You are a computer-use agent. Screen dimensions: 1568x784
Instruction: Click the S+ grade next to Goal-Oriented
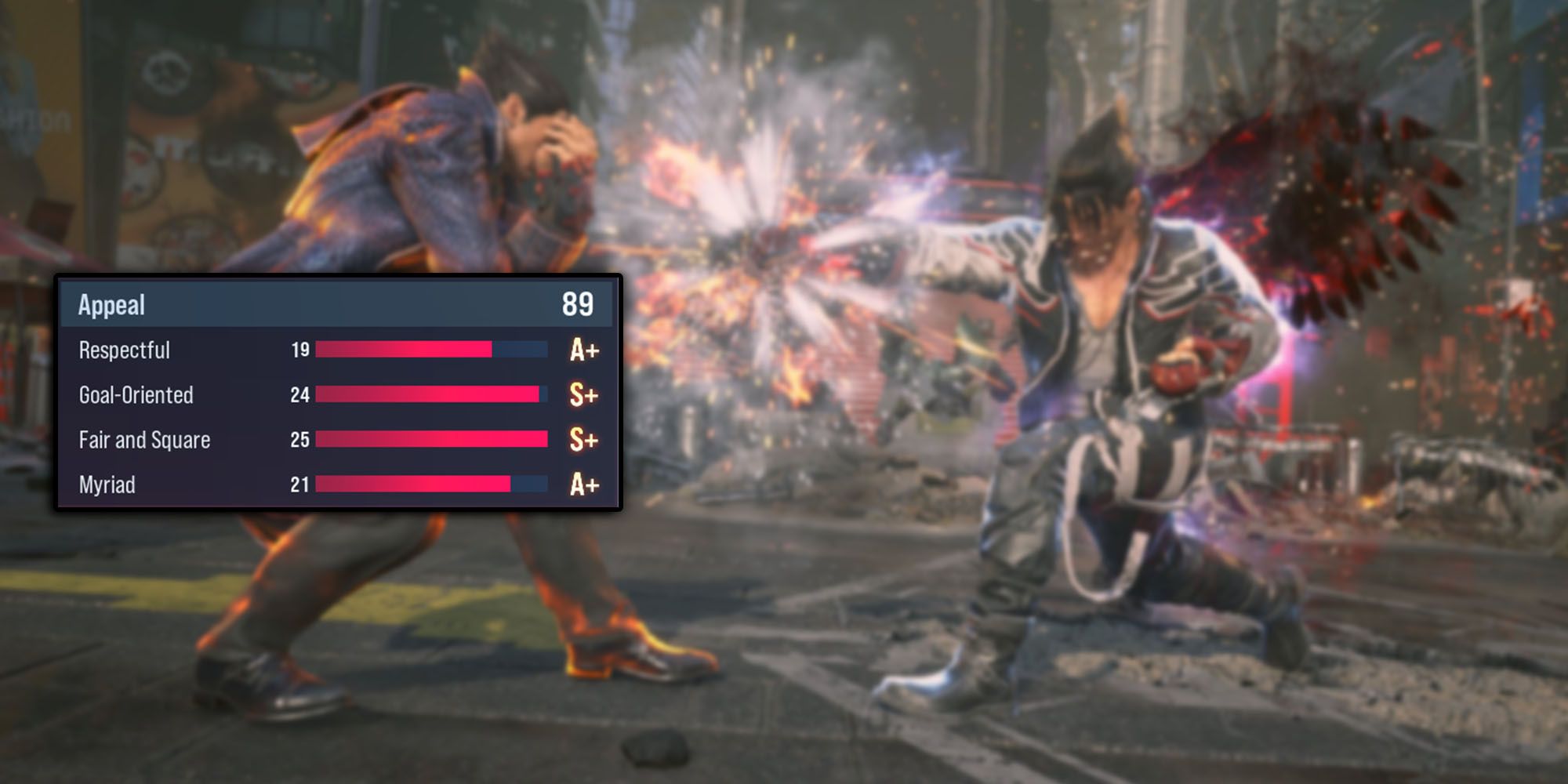[x=582, y=395]
